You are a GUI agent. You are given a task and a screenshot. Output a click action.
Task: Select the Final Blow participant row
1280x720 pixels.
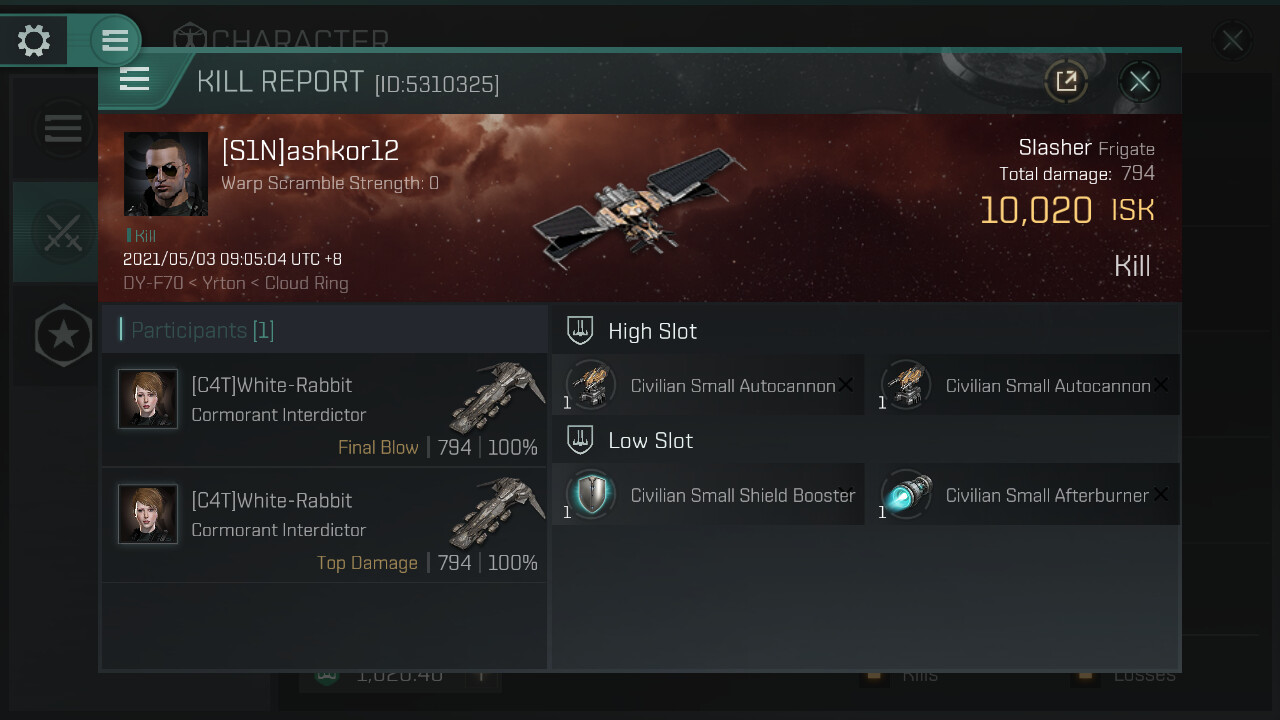324,410
